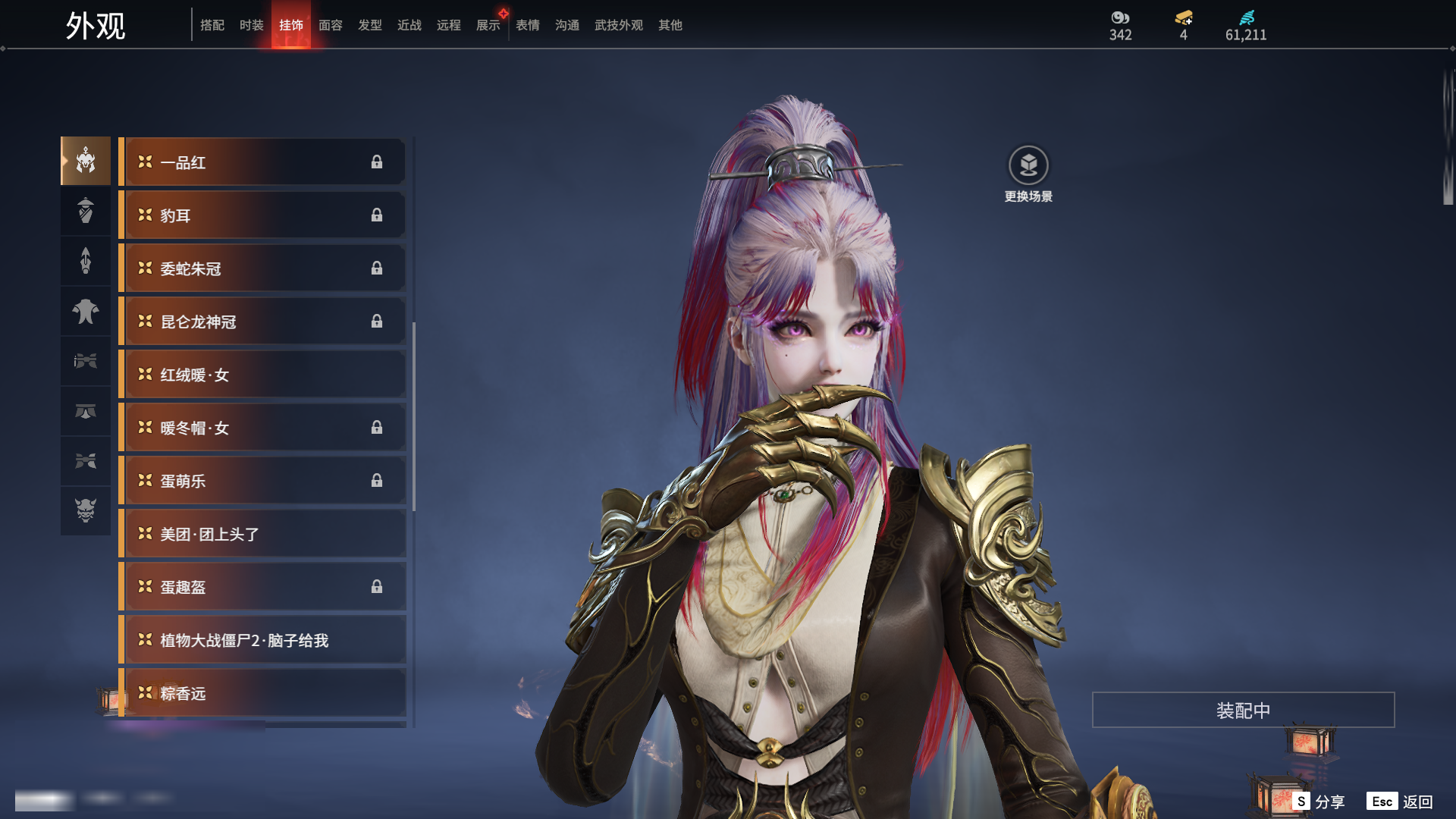Pick the 昆仑龙神冠 headpiece
The width and height of the screenshot is (1456, 819).
pos(262,322)
